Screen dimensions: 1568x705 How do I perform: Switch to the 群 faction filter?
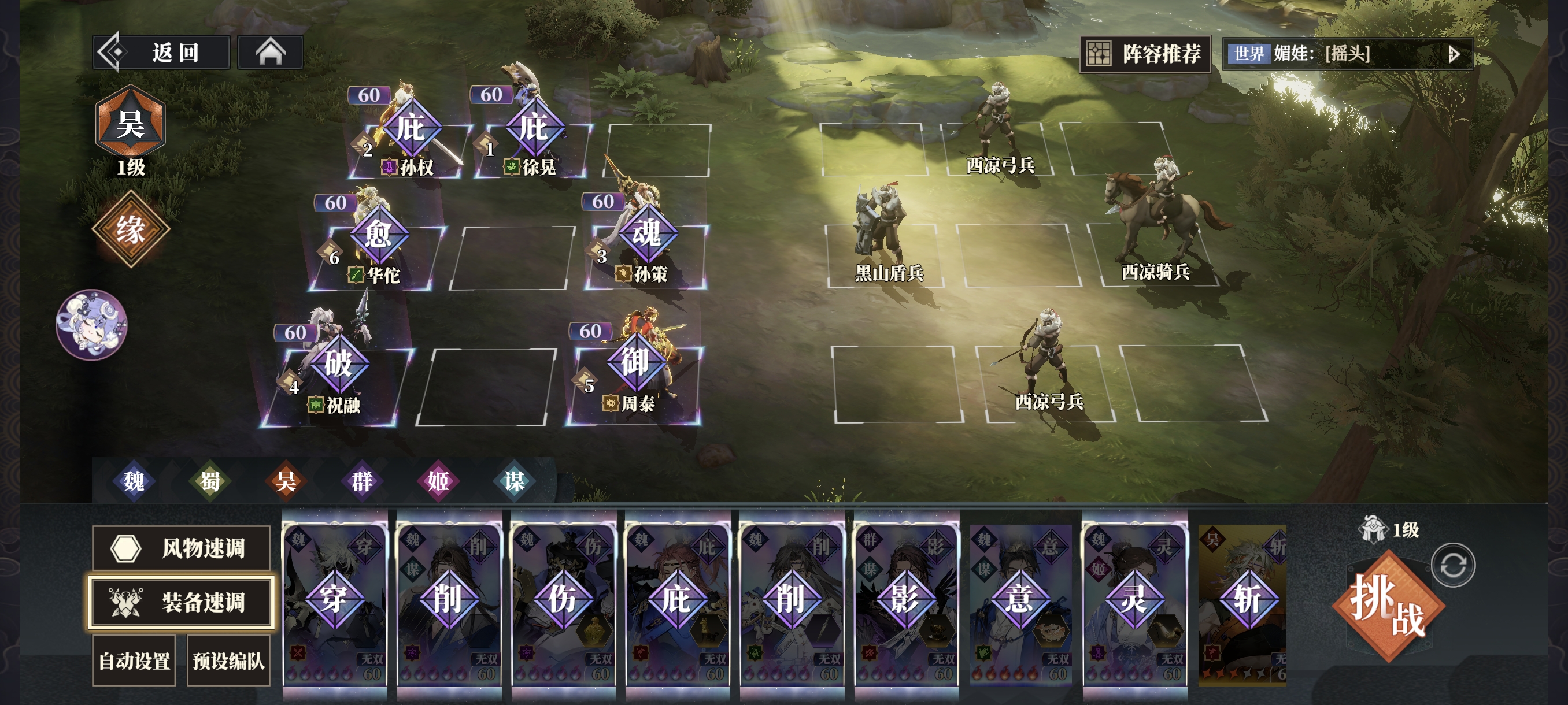[x=362, y=481]
